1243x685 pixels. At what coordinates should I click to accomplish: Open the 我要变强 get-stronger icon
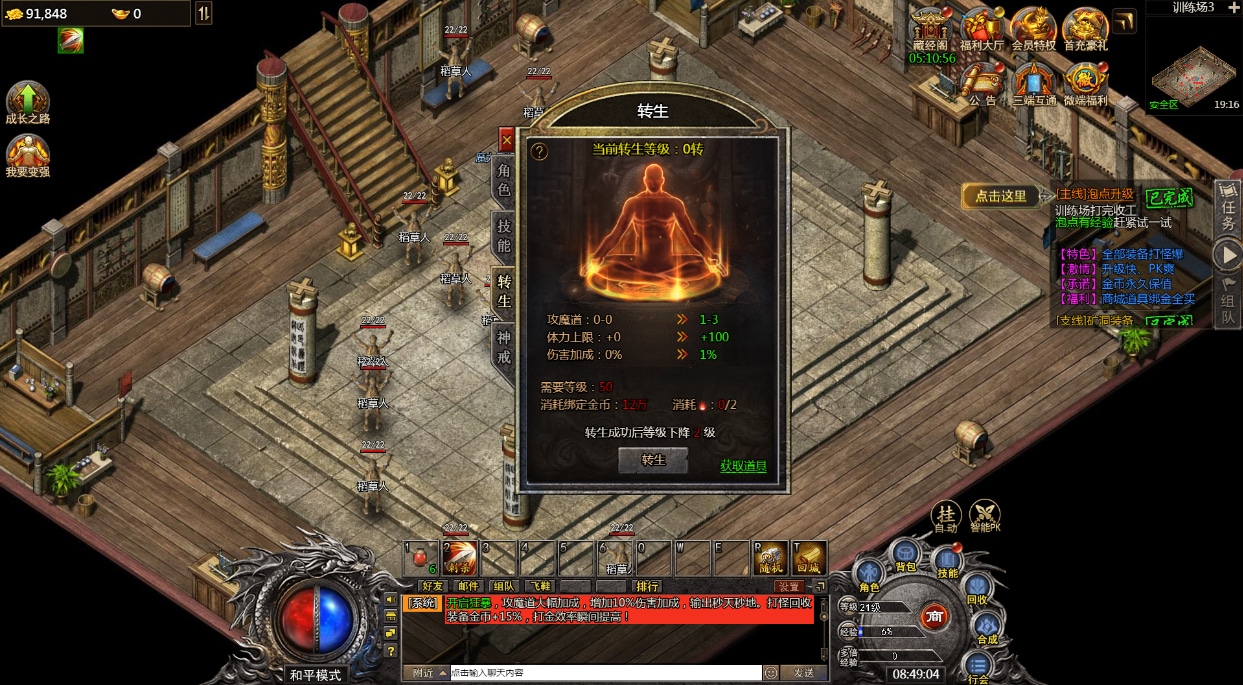(28, 154)
